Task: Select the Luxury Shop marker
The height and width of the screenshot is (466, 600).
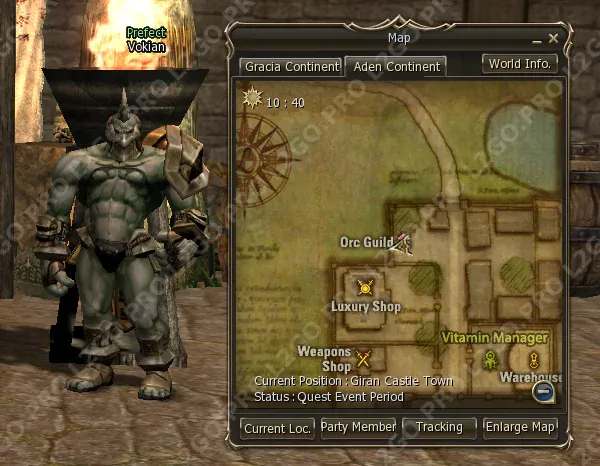Action: [366, 287]
